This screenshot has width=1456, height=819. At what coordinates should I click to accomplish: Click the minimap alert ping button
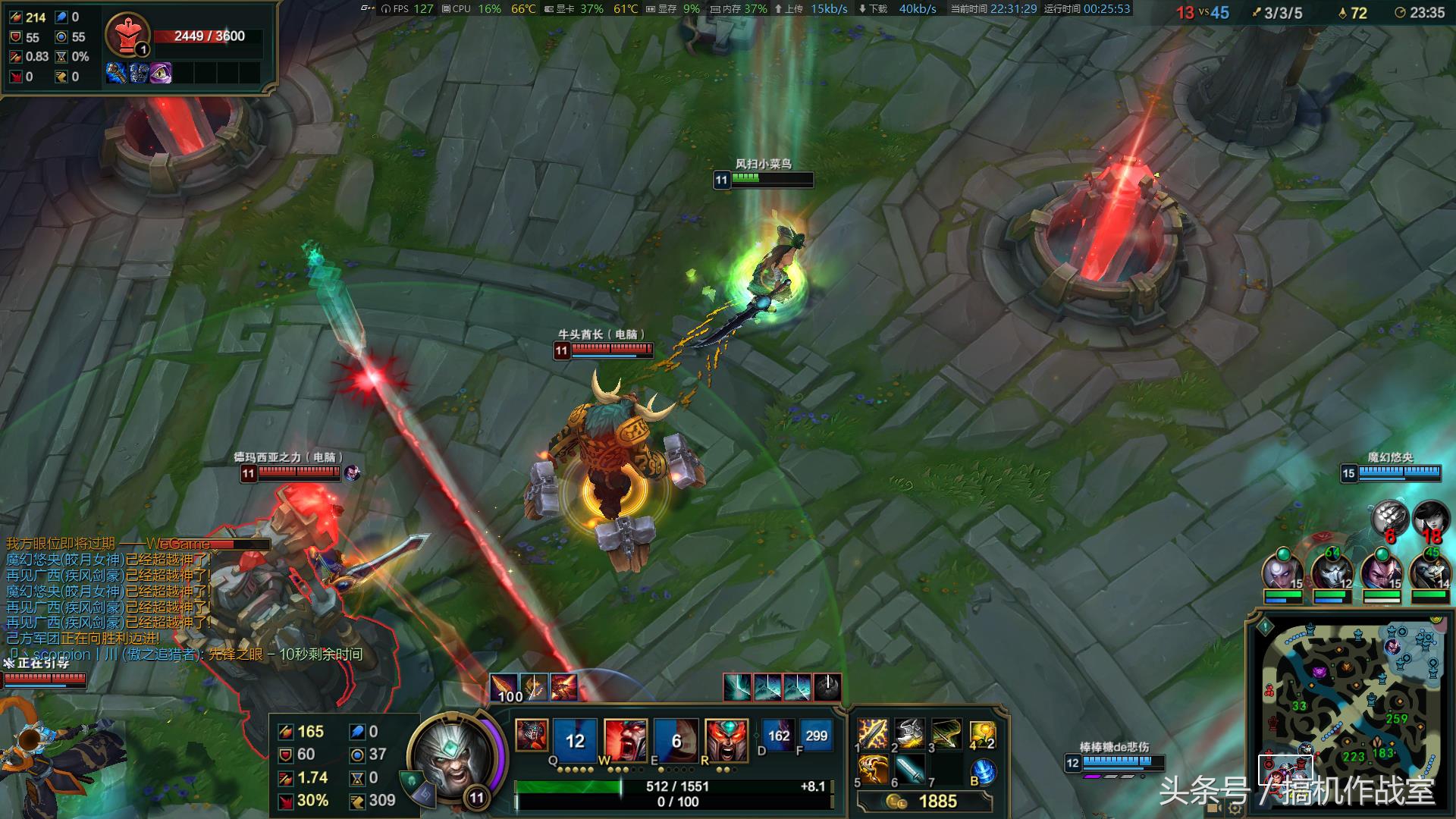coord(1265,627)
